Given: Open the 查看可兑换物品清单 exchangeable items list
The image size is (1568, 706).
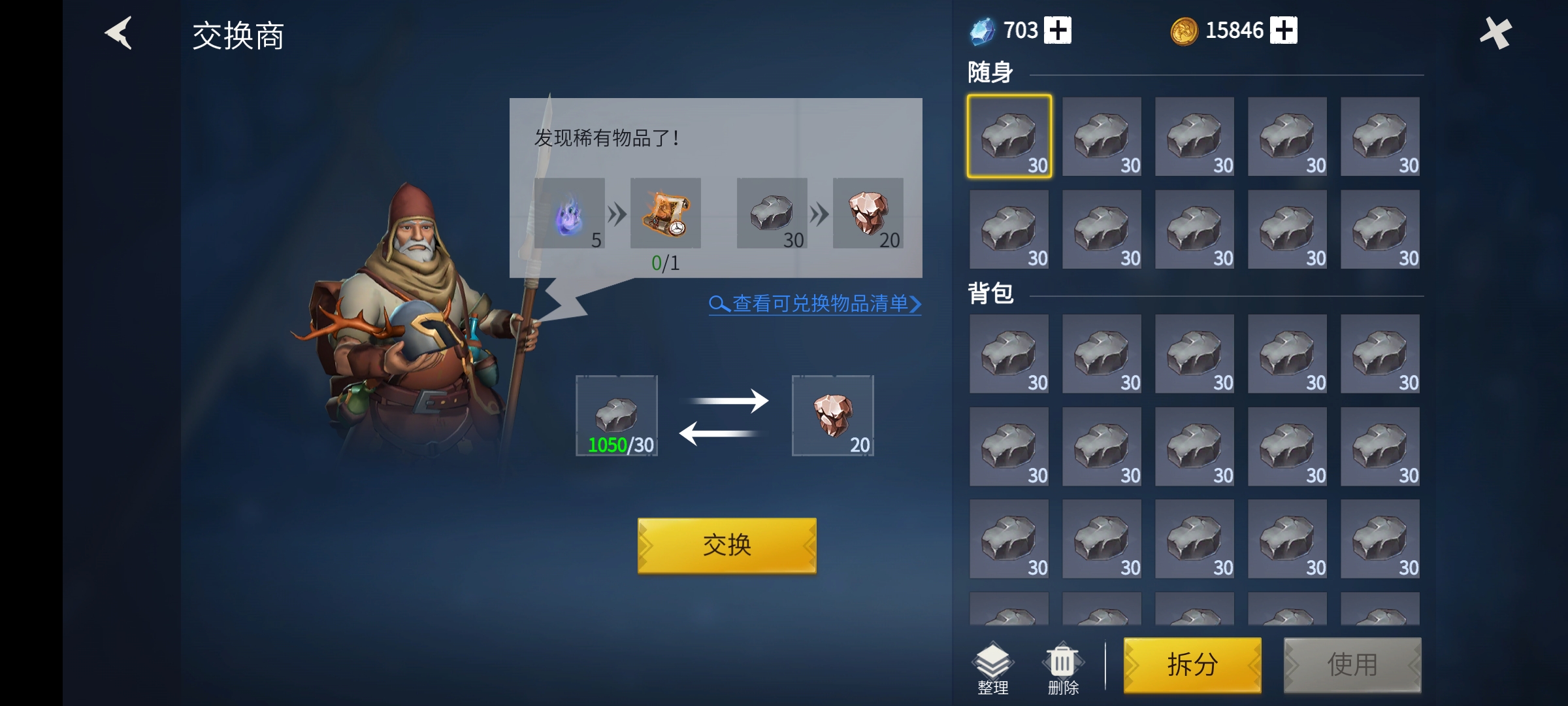Looking at the screenshot, I should (815, 304).
